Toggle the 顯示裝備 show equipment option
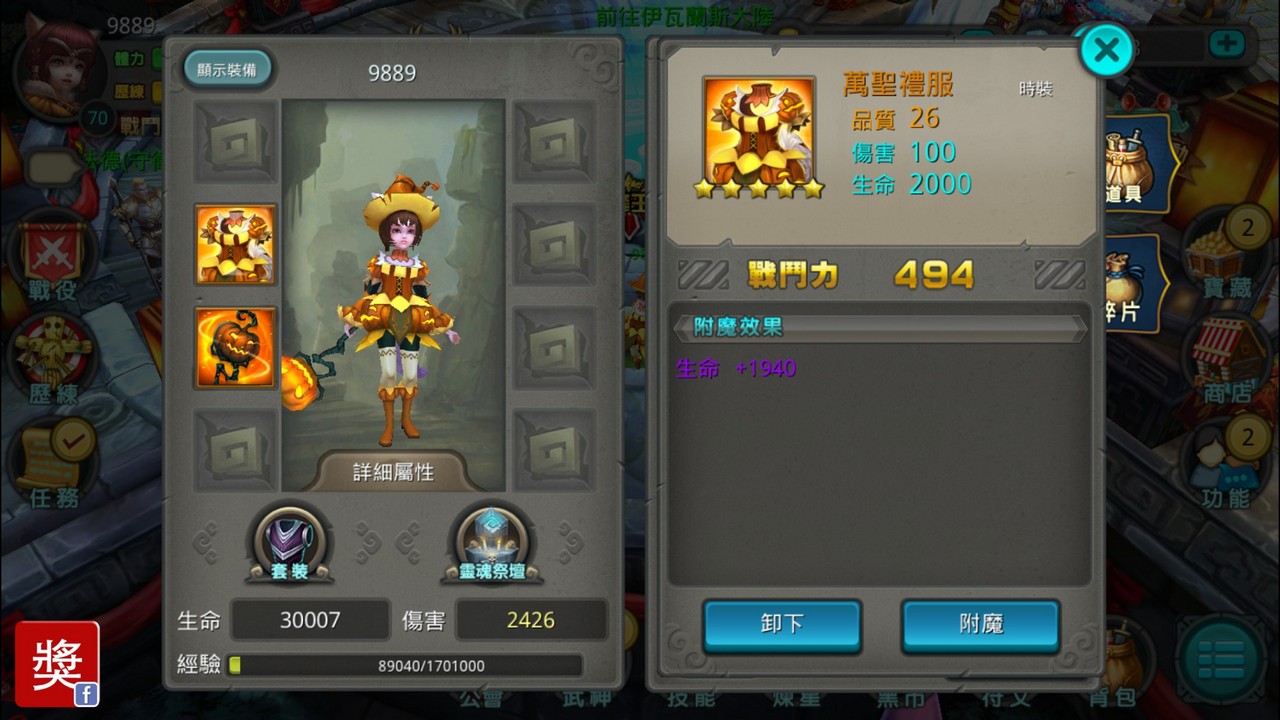The image size is (1280, 720). click(x=228, y=70)
